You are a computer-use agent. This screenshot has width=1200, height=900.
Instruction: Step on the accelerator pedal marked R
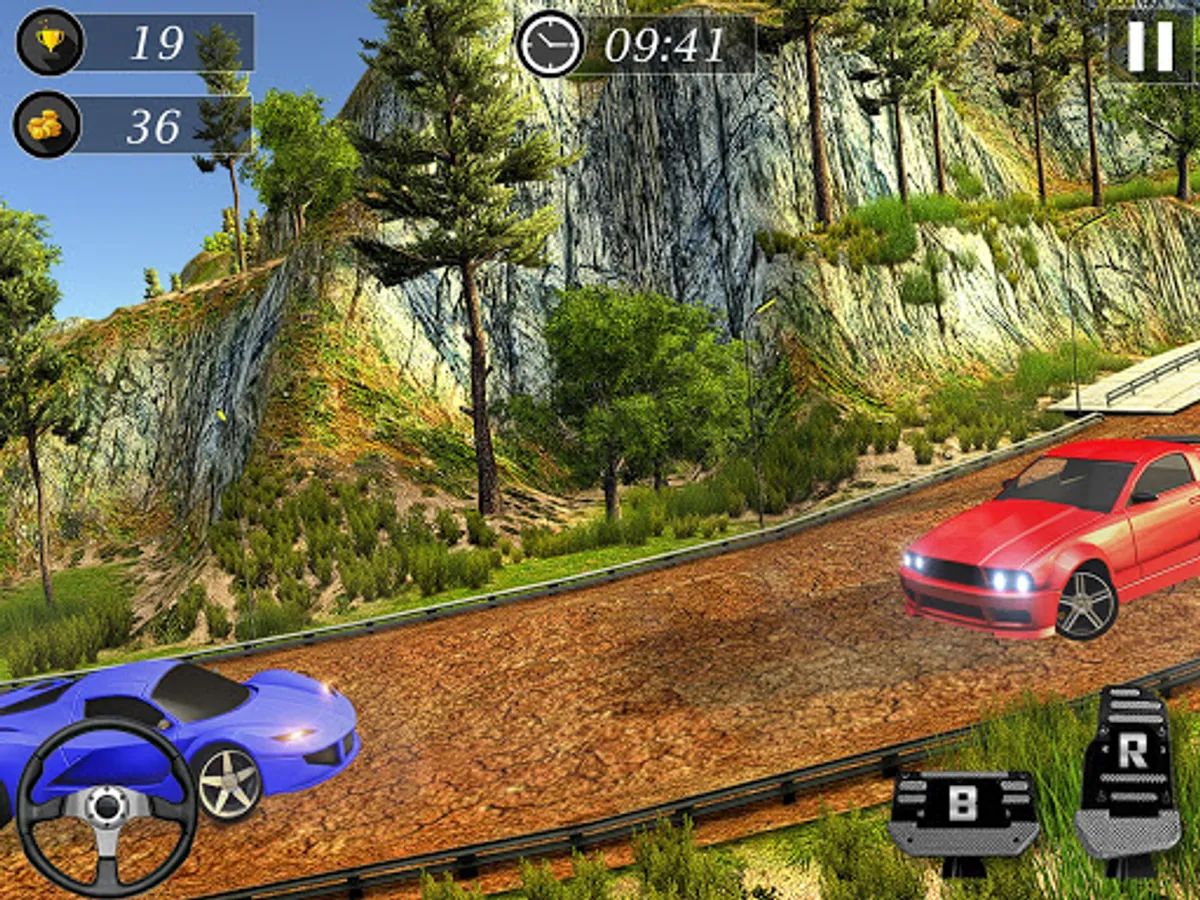(x=1129, y=772)
